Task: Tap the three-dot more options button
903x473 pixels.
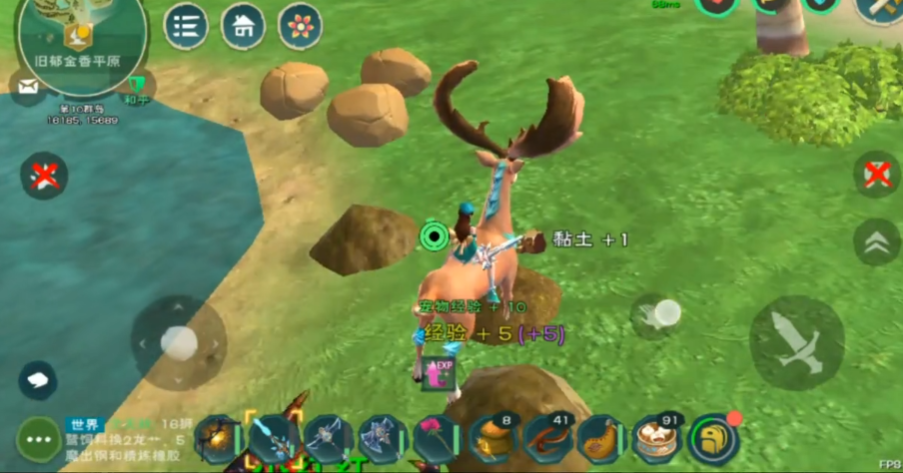Action: (x=39, y=439)
